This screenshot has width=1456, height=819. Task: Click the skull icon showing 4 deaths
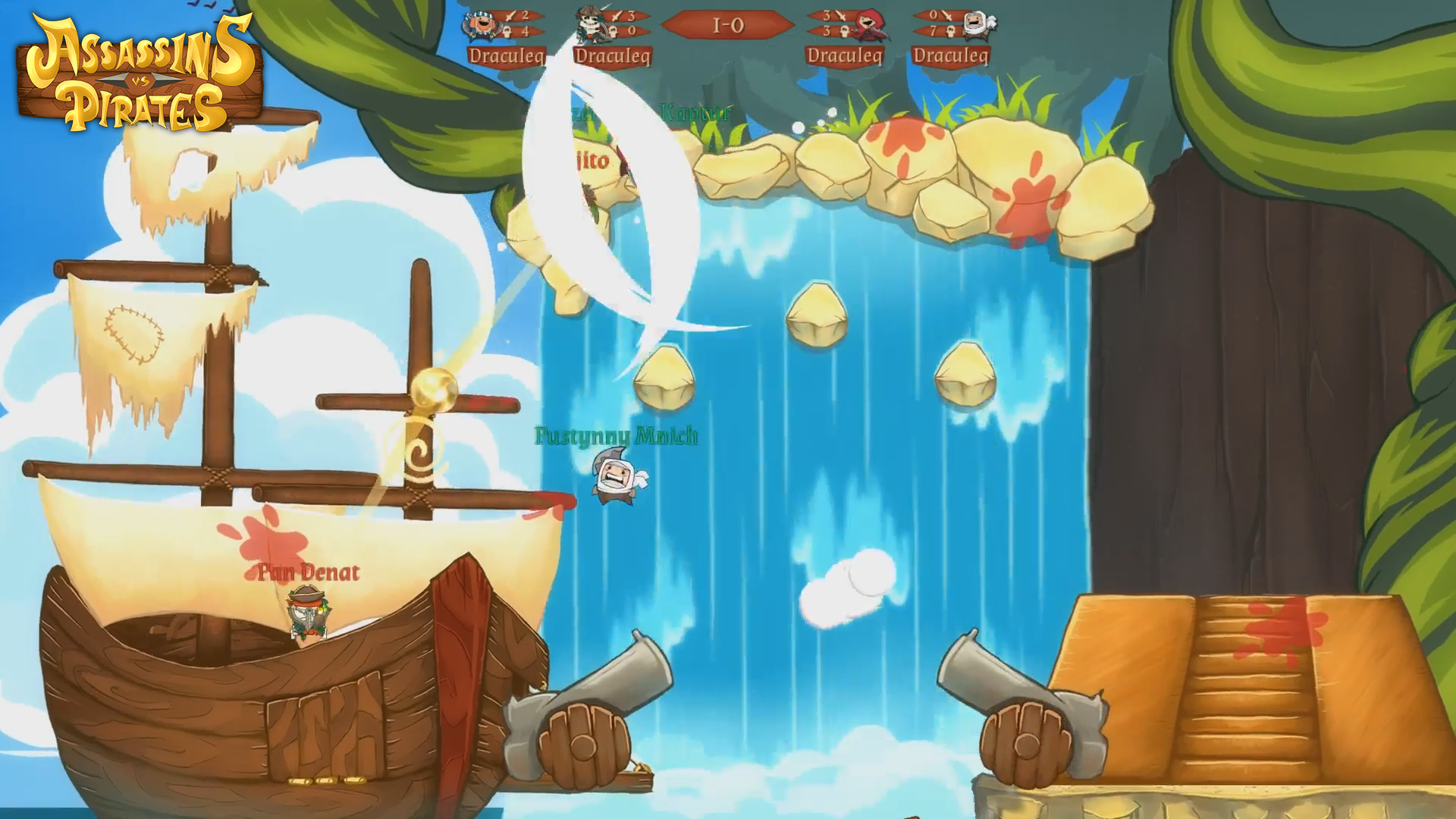(x=508, y=32)
